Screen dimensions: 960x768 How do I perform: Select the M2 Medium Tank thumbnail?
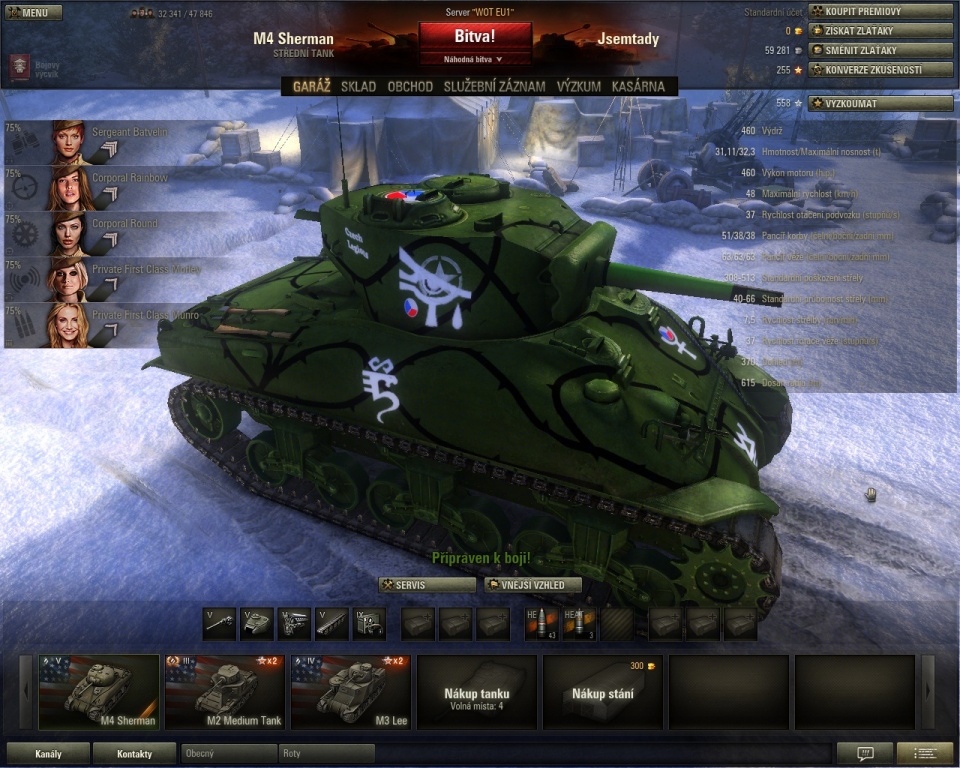(226, 692)
